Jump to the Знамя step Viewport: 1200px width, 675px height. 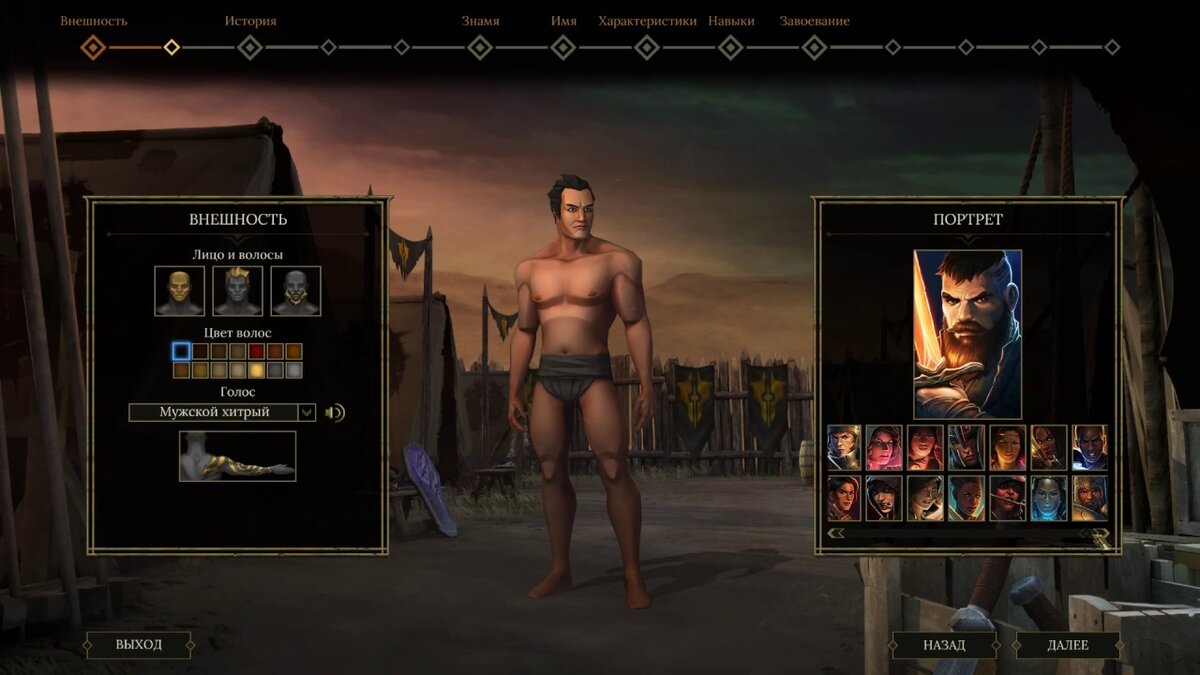coord(480,47)
